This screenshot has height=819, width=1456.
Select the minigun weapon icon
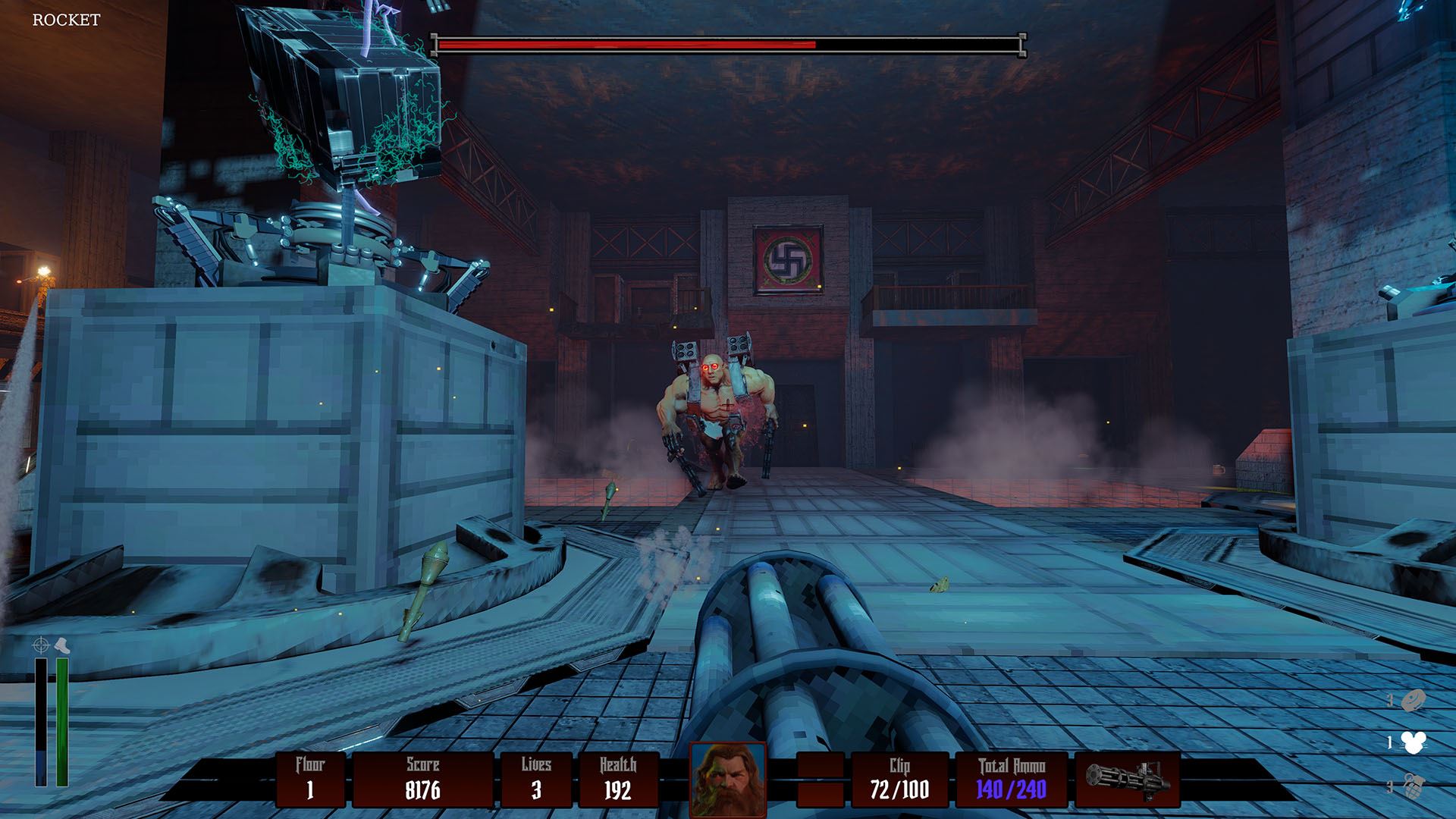tap(1126, 779)
